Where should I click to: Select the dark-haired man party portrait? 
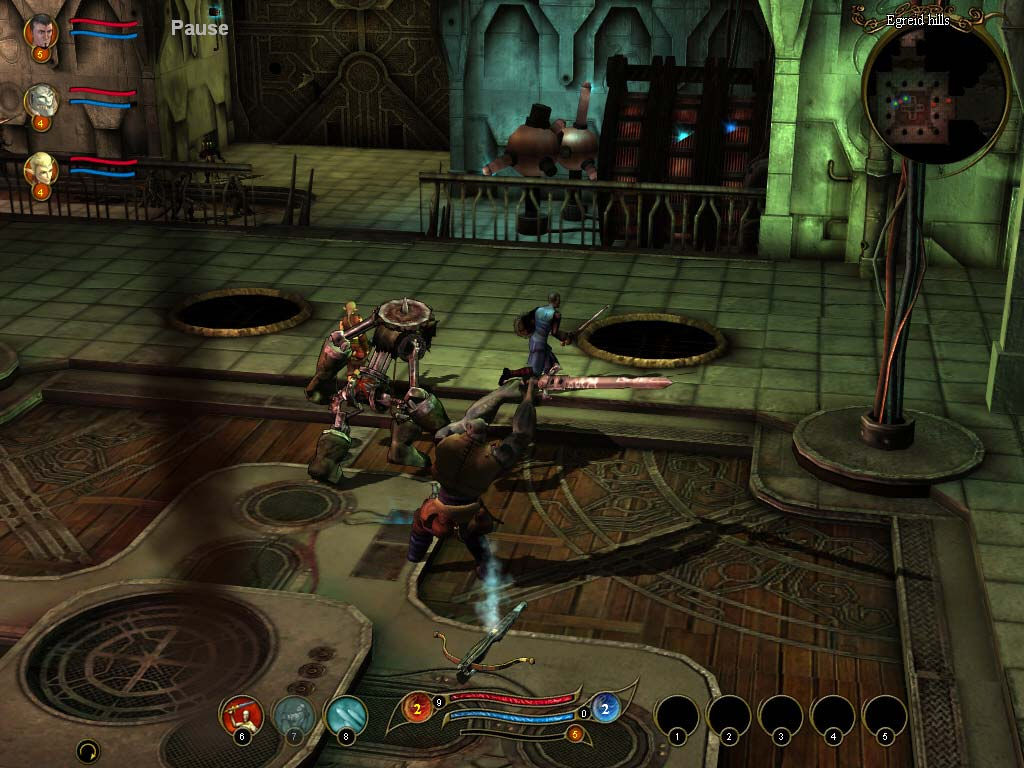click(41, 30)
